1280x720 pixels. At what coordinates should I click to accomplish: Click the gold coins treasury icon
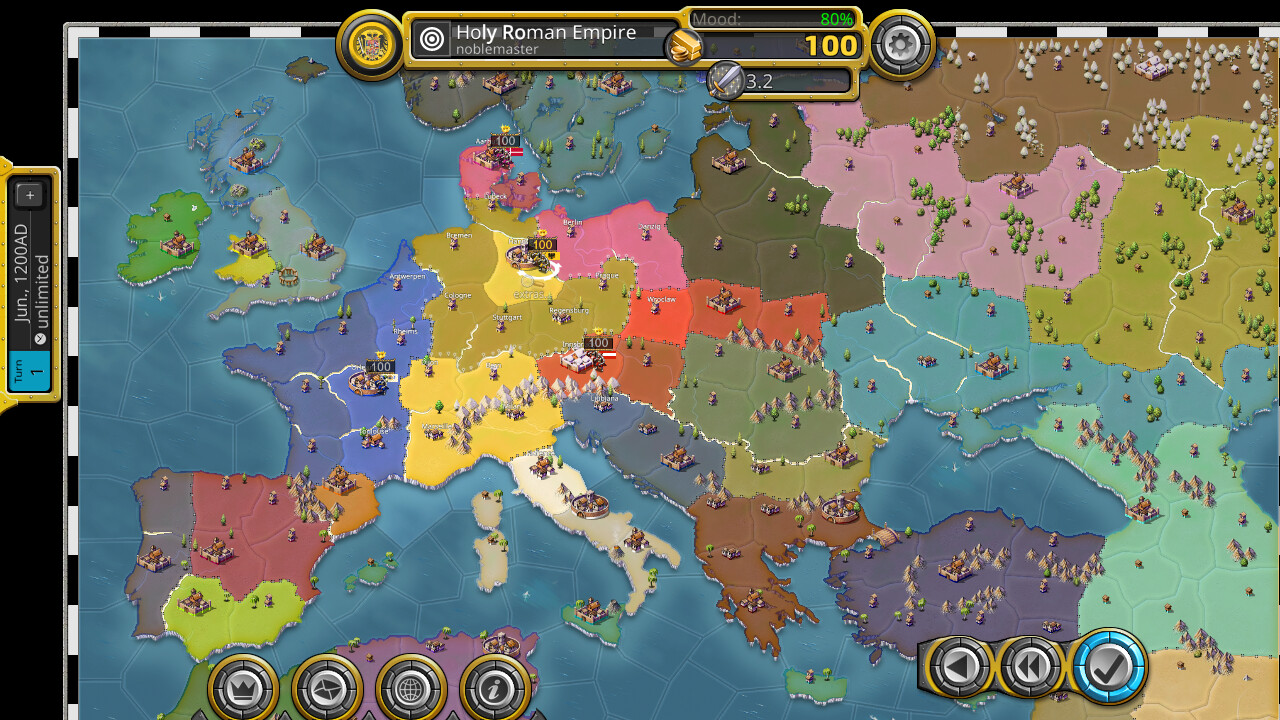[684, 46]
